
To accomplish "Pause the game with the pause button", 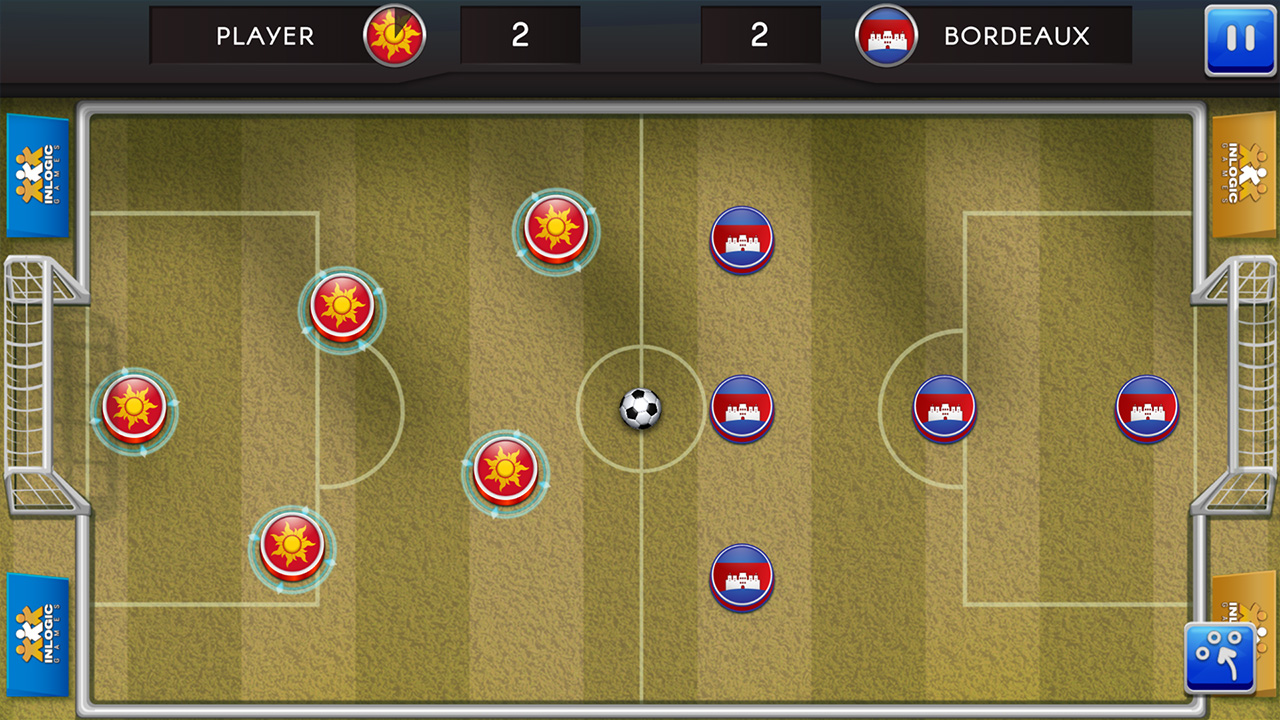I will click(x=1240, y=37).
